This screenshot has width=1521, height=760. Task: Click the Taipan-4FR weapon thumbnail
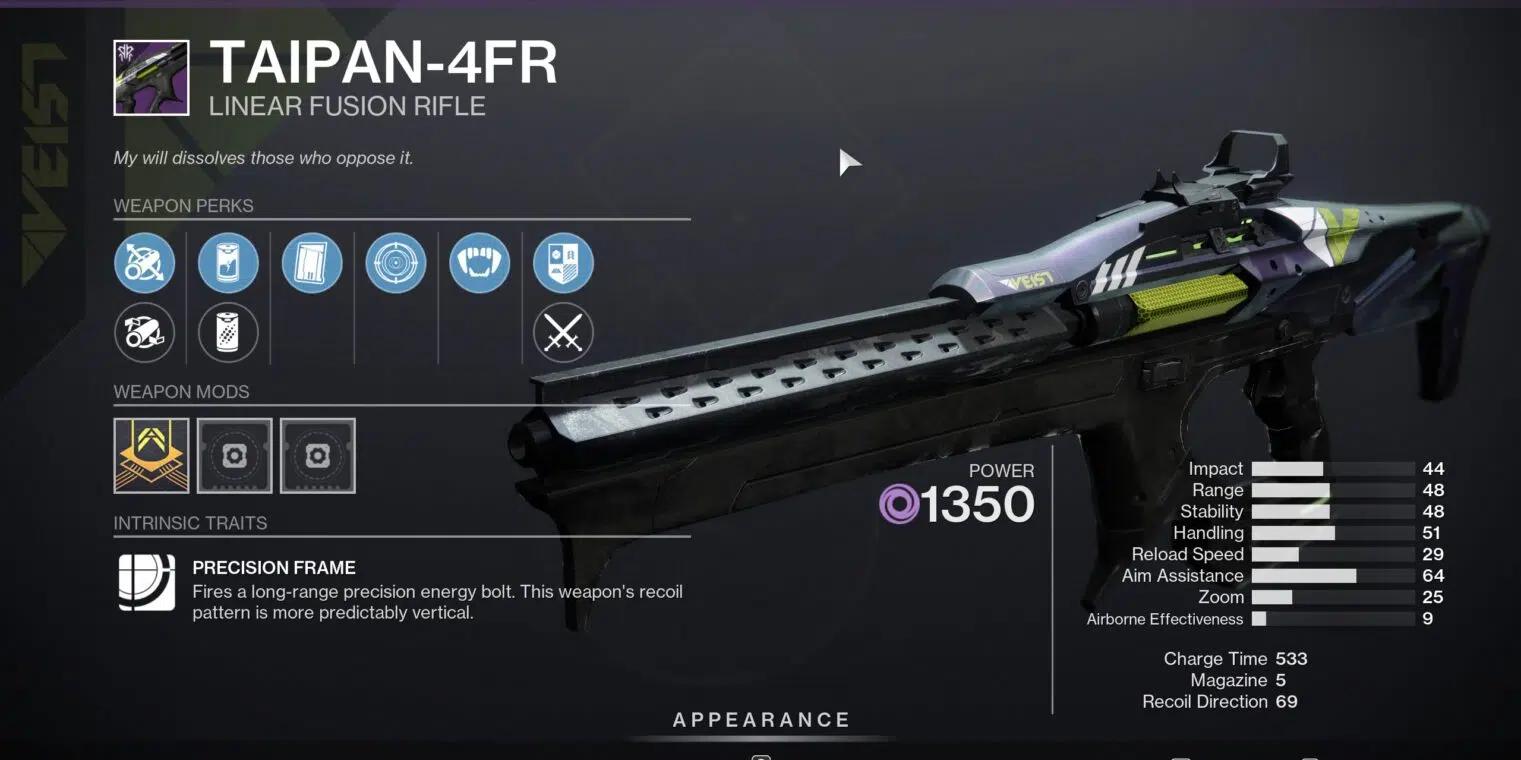[151, 78]
